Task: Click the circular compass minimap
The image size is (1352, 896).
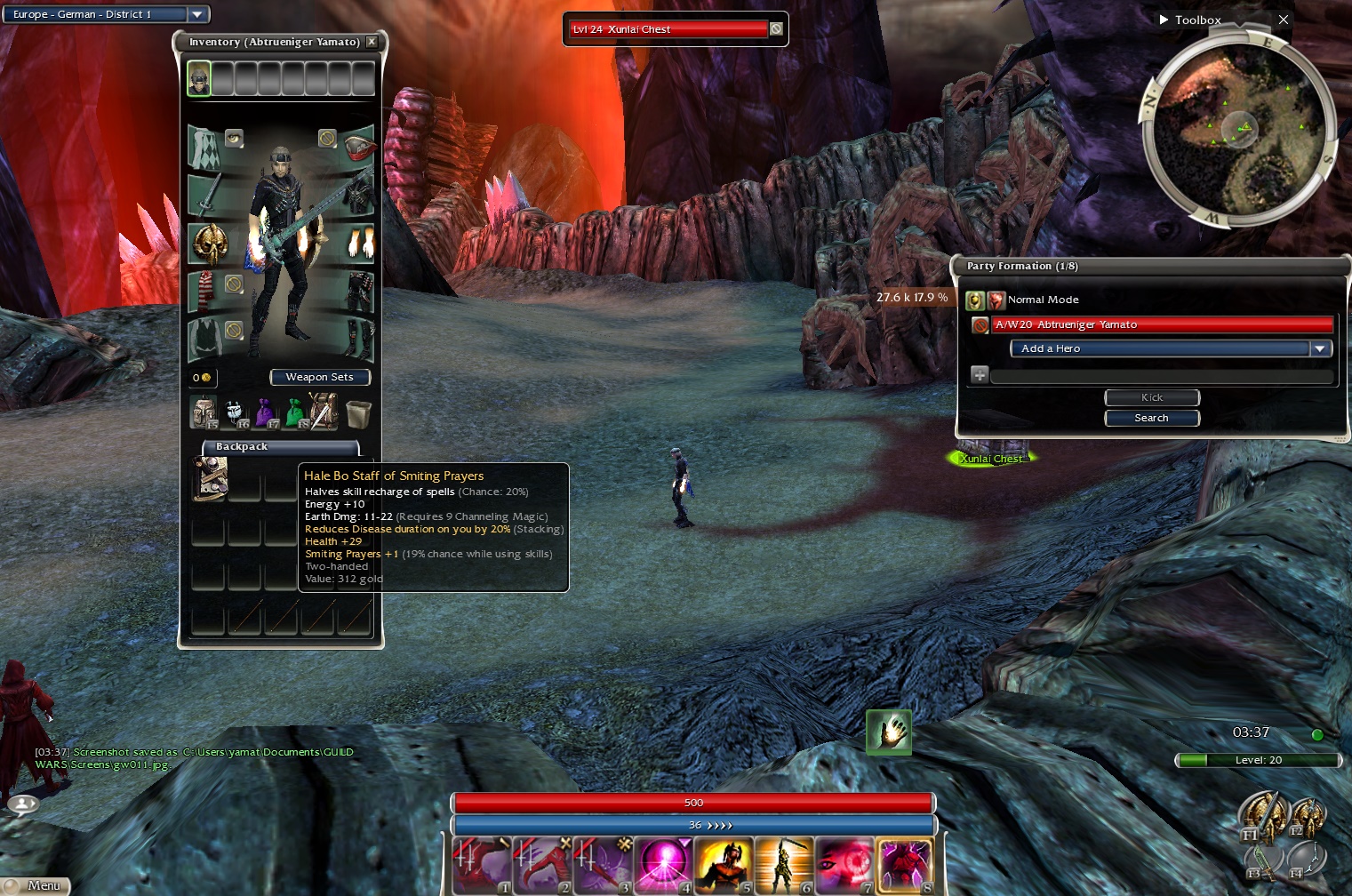Action: pyautogui.click(x=1238, y=131)
